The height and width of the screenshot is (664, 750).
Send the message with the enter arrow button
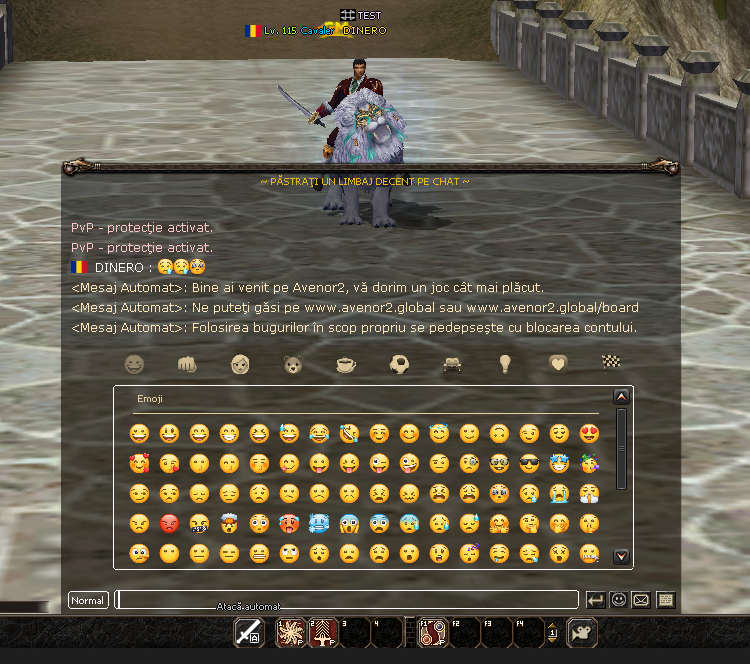point(596,600)
